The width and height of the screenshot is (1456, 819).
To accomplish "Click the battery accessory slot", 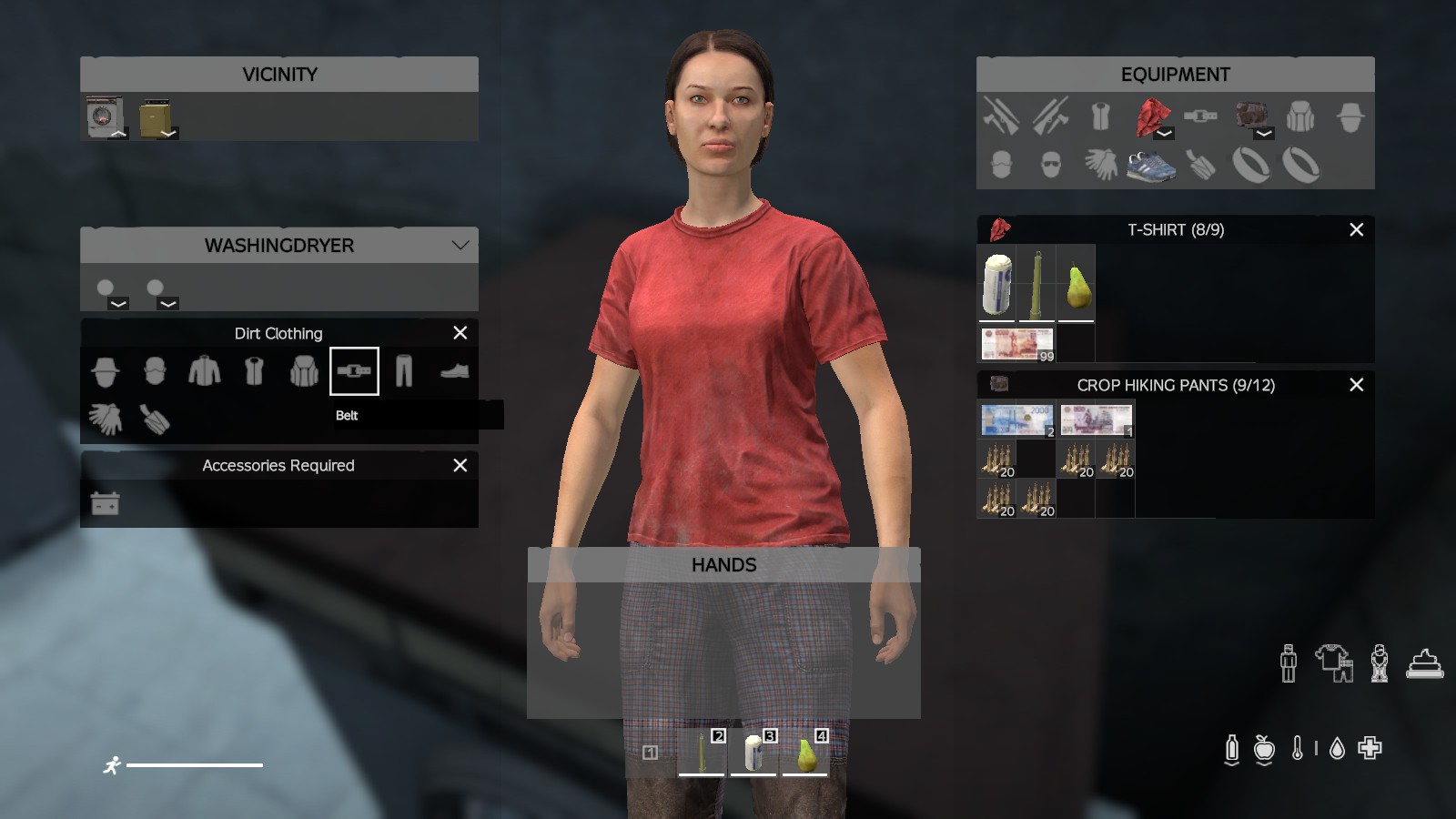I will pos(106,503).
